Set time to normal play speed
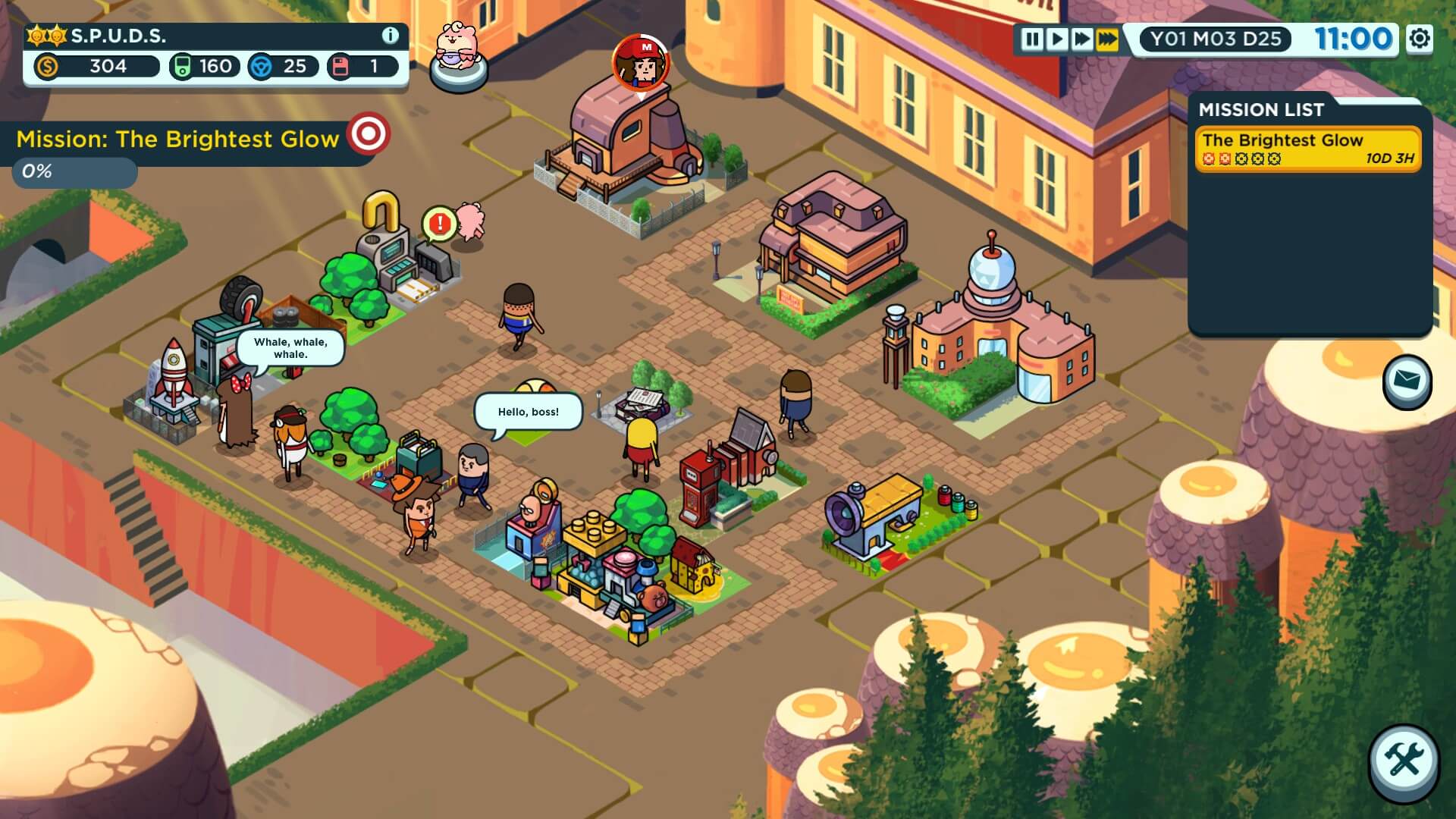 click(x=1056, y=39)
